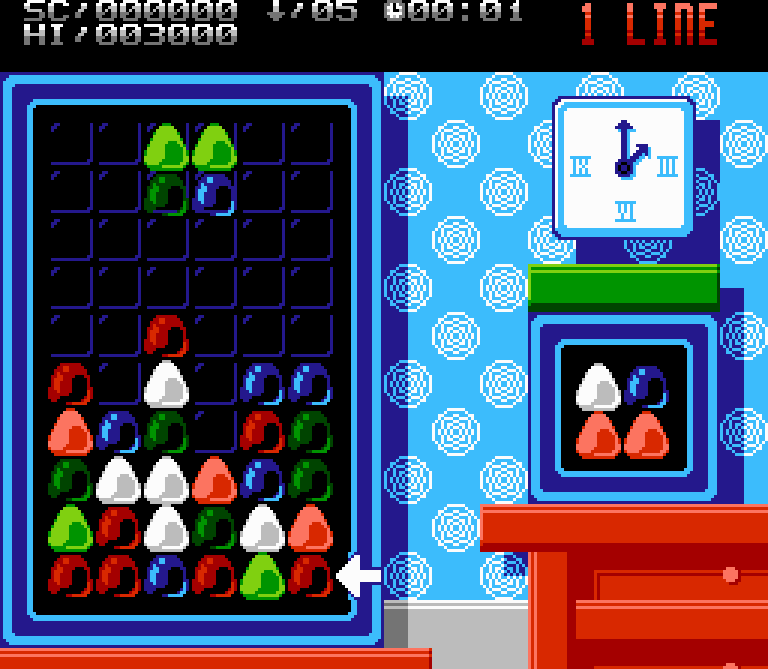768x669 pixels.
Task: Select the blue helmet in the bottom row
Action: tap(167, 576)
